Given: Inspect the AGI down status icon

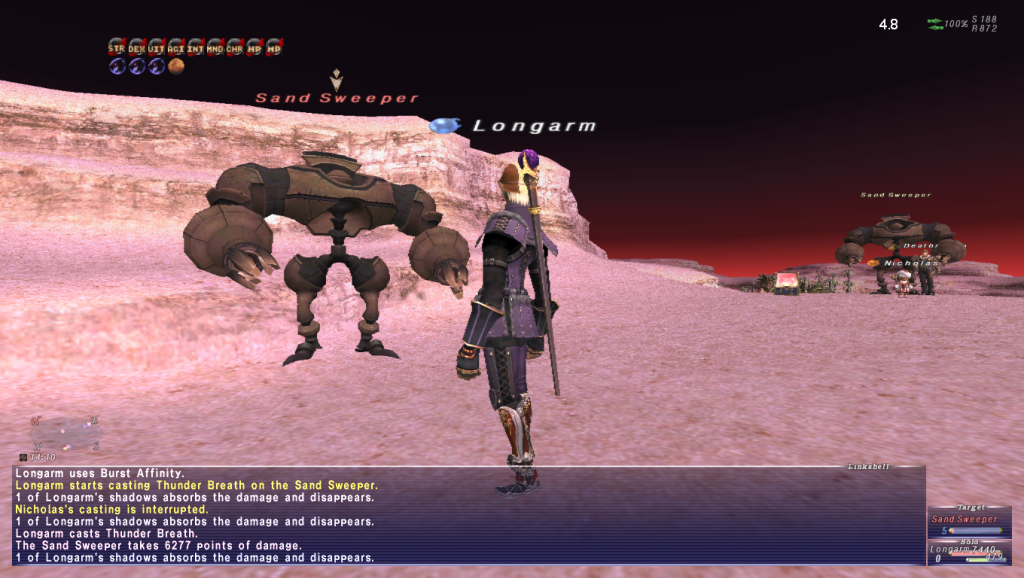Looking at the screenshot, I should (x=176, y=47).
